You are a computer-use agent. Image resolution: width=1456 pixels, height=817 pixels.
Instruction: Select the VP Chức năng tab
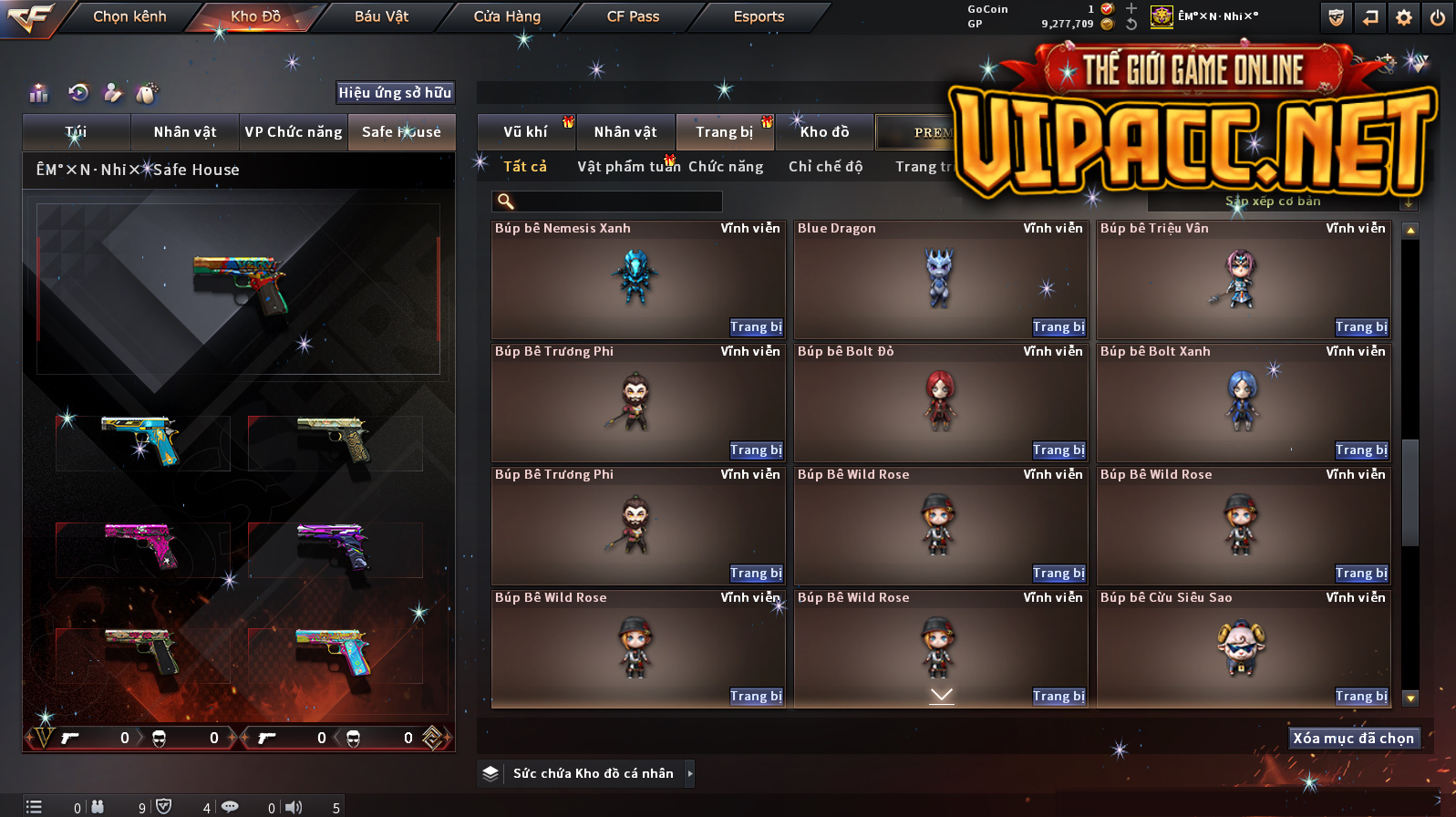293,132
